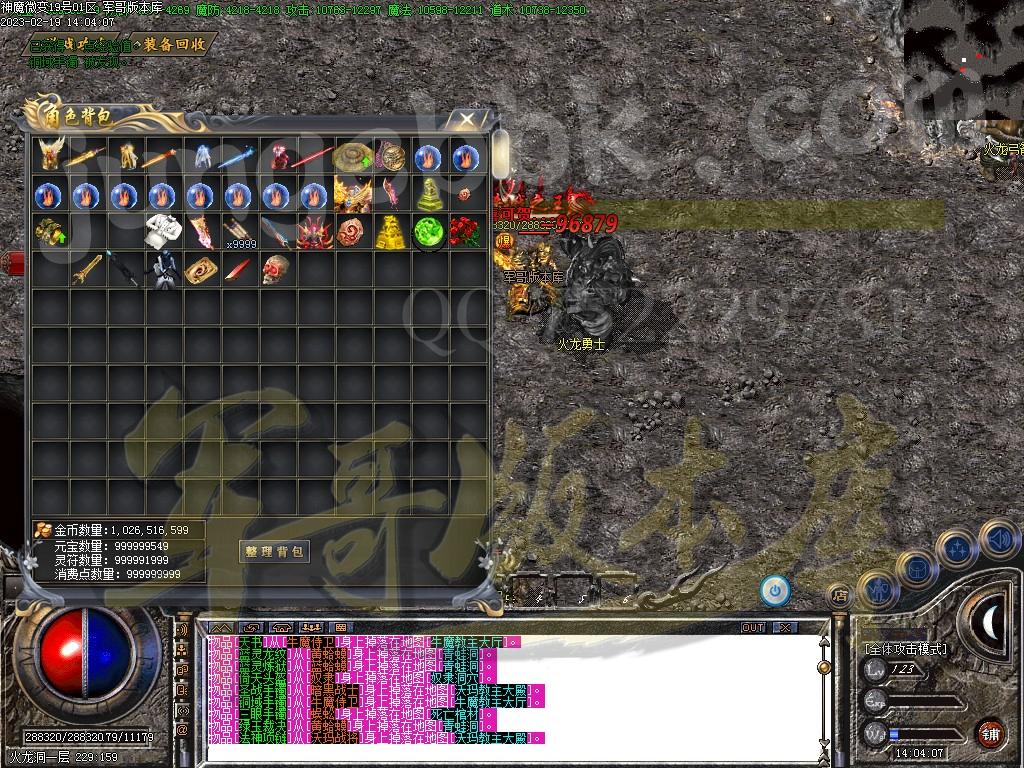Click the OUT button above chat
The width and height of the screenshot is (1024, 768).
tap(753, 627)
